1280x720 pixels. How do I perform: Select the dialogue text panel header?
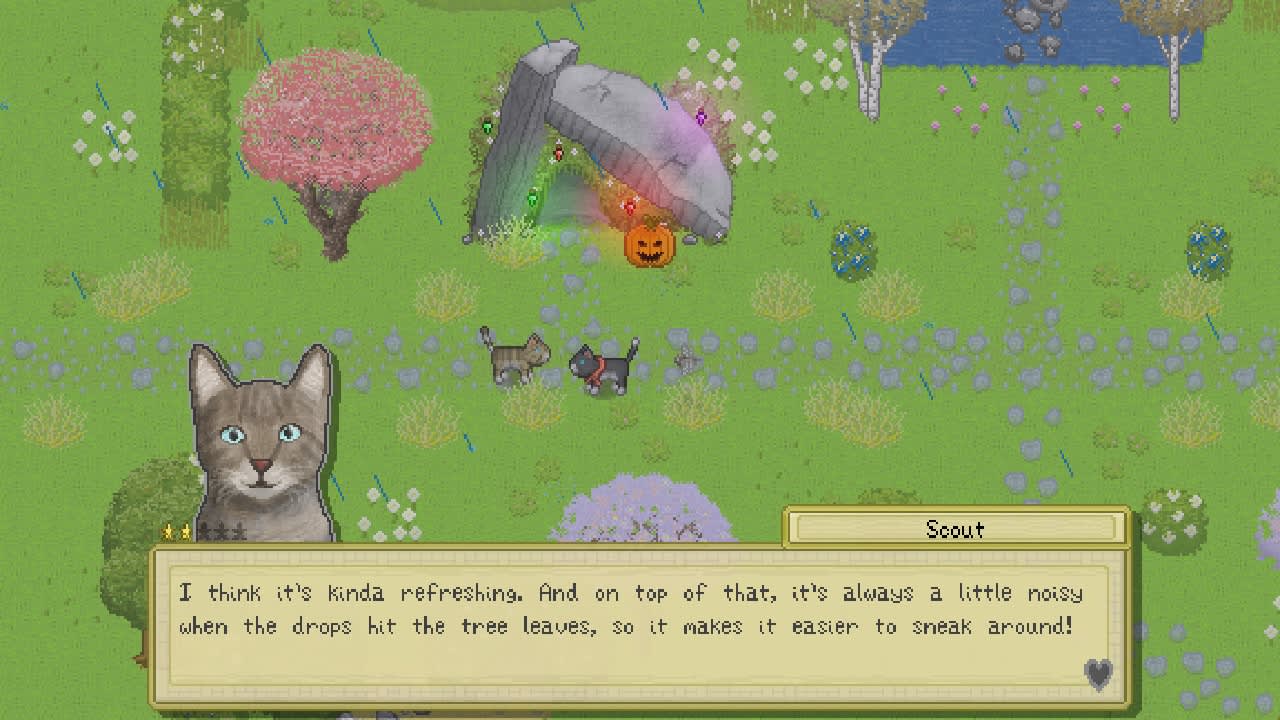pyautogui.click(x=955, y=529)
